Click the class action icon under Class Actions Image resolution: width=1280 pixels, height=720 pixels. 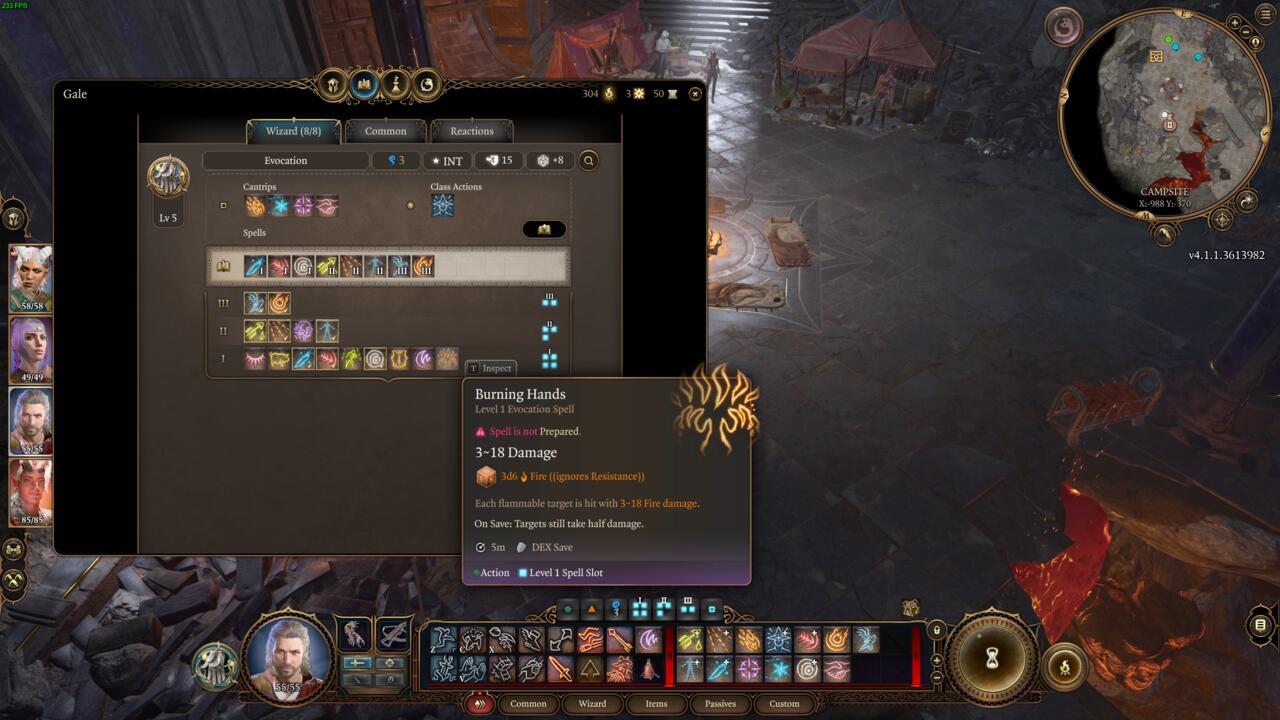click(x=443, y=205)
